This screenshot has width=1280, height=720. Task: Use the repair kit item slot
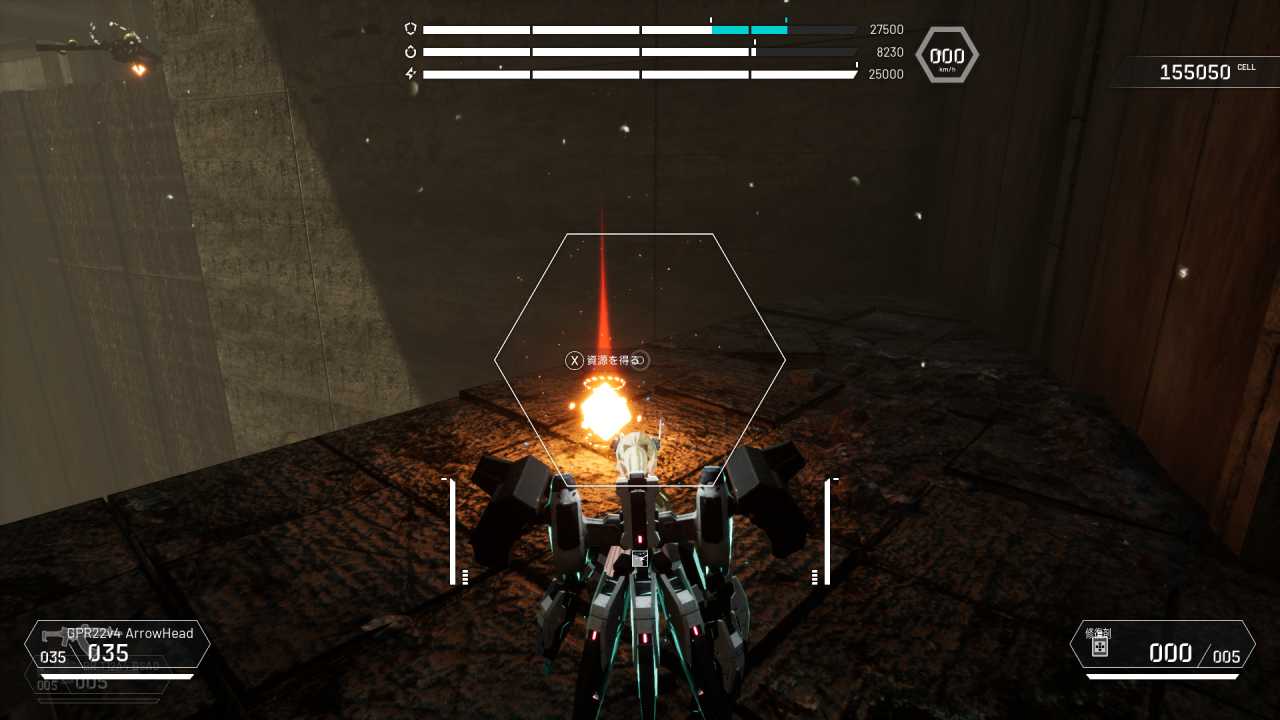[1162, 645]
